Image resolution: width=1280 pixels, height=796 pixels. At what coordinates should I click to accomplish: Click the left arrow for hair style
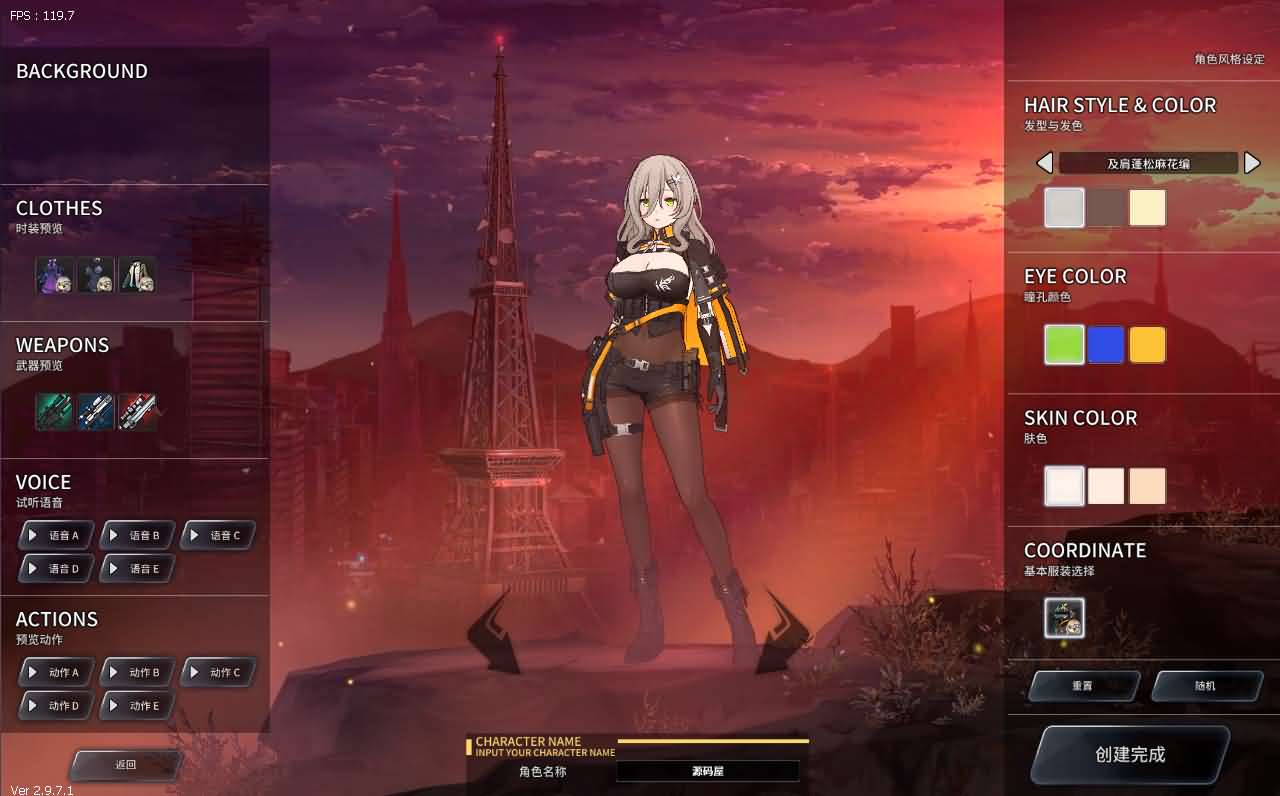pyautogui.click(x=1046, y=162)
